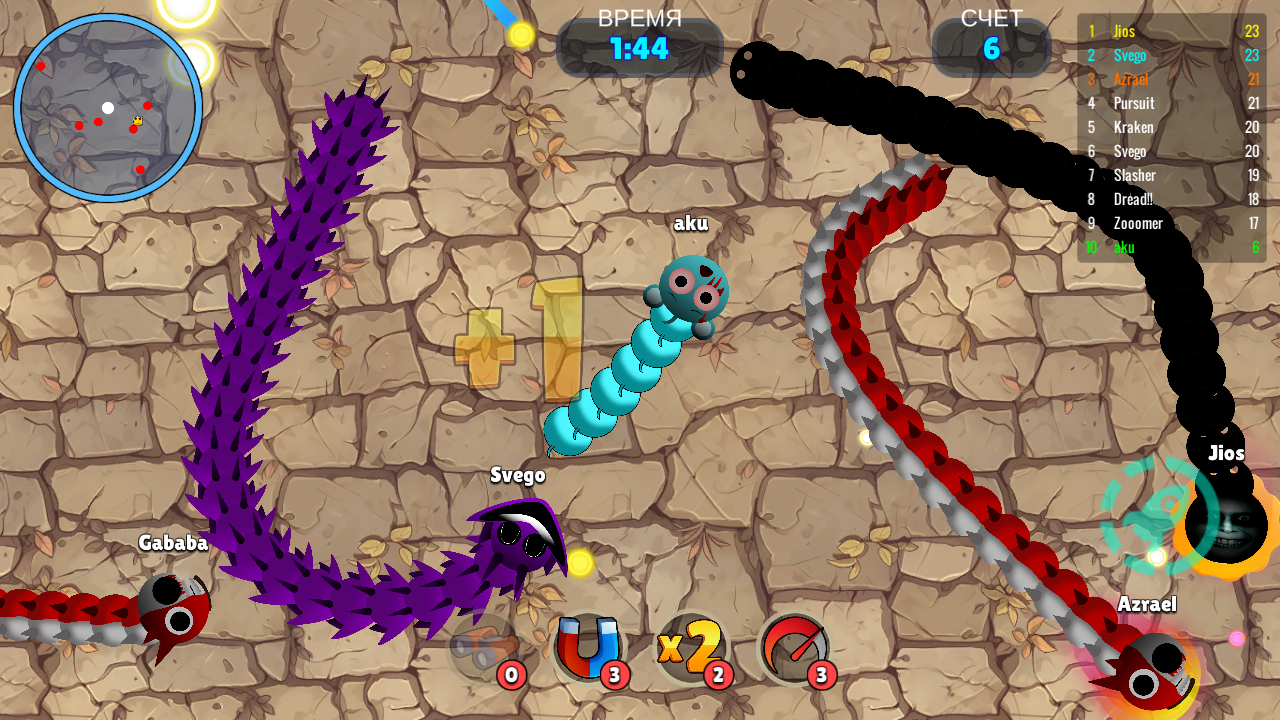Activate the magnet power-up
This screenshot has width=1280, height=720.
pos(586,650)
